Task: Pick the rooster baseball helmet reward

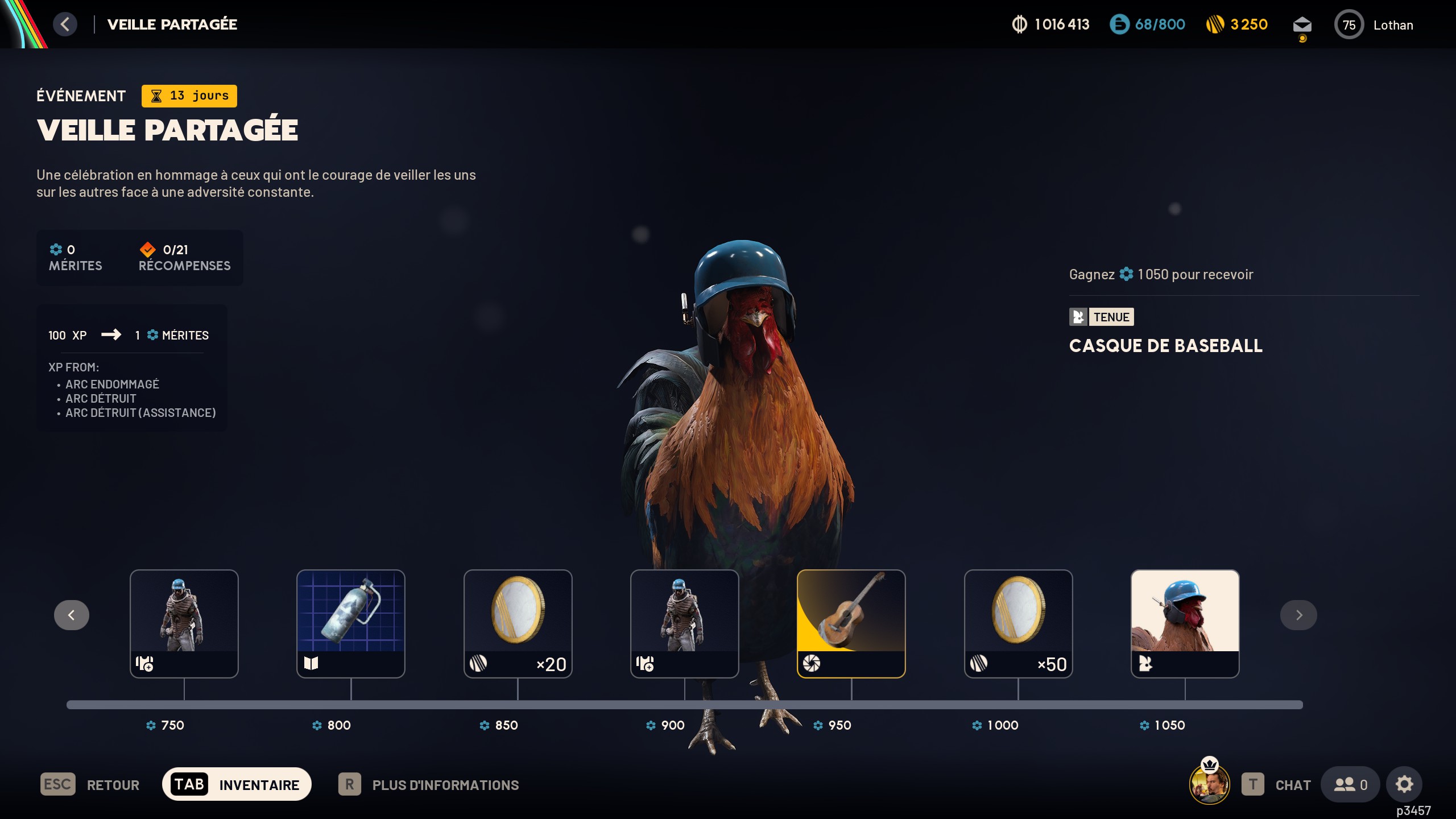Action: pos(1185,623)
